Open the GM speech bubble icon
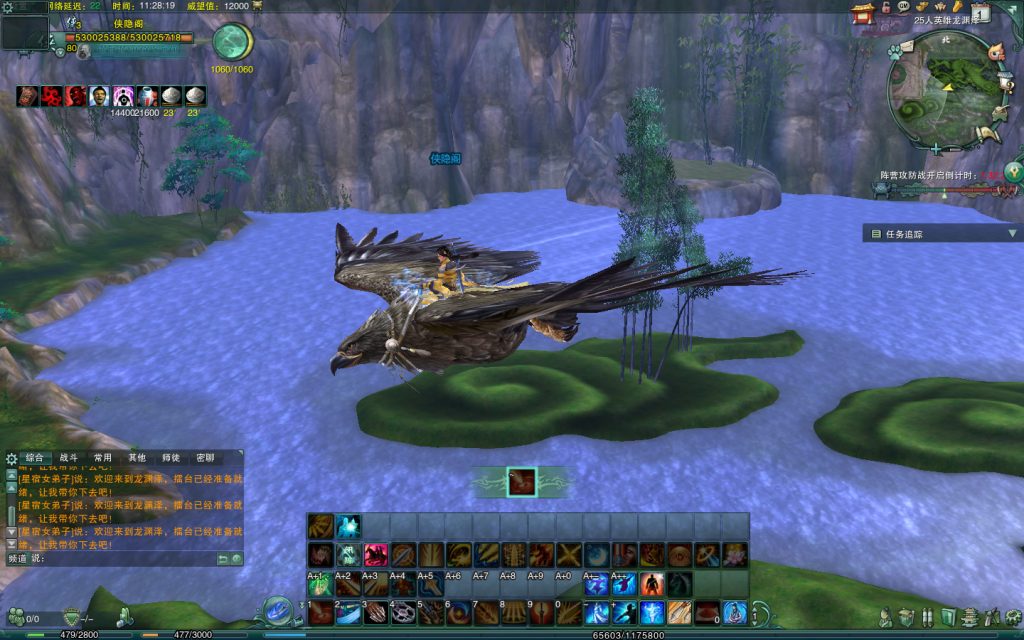The image size is (1024, 640). (903, 7)
